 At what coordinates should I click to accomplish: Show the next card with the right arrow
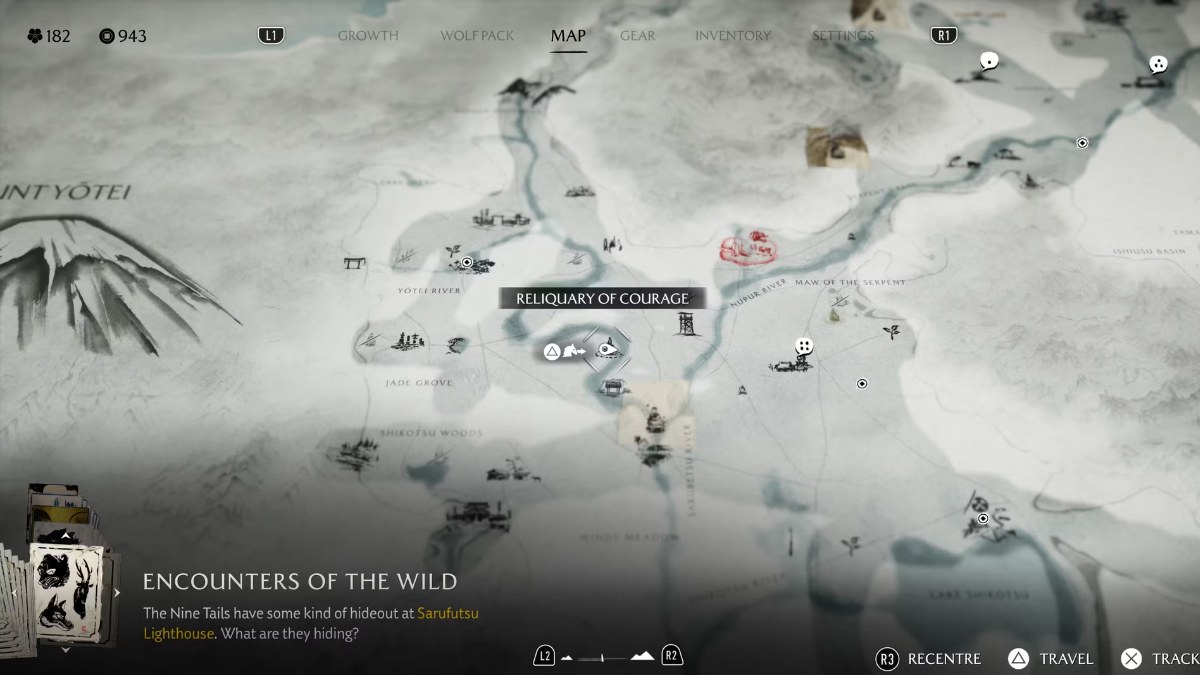tap(117, 592)
